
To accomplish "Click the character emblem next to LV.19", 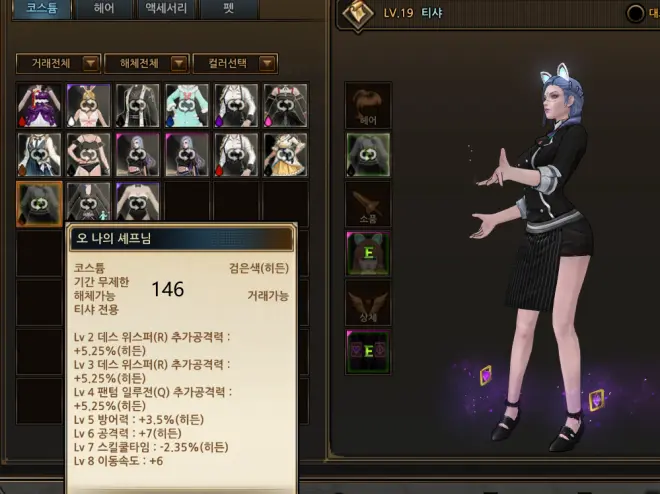I will coord(357,14).
